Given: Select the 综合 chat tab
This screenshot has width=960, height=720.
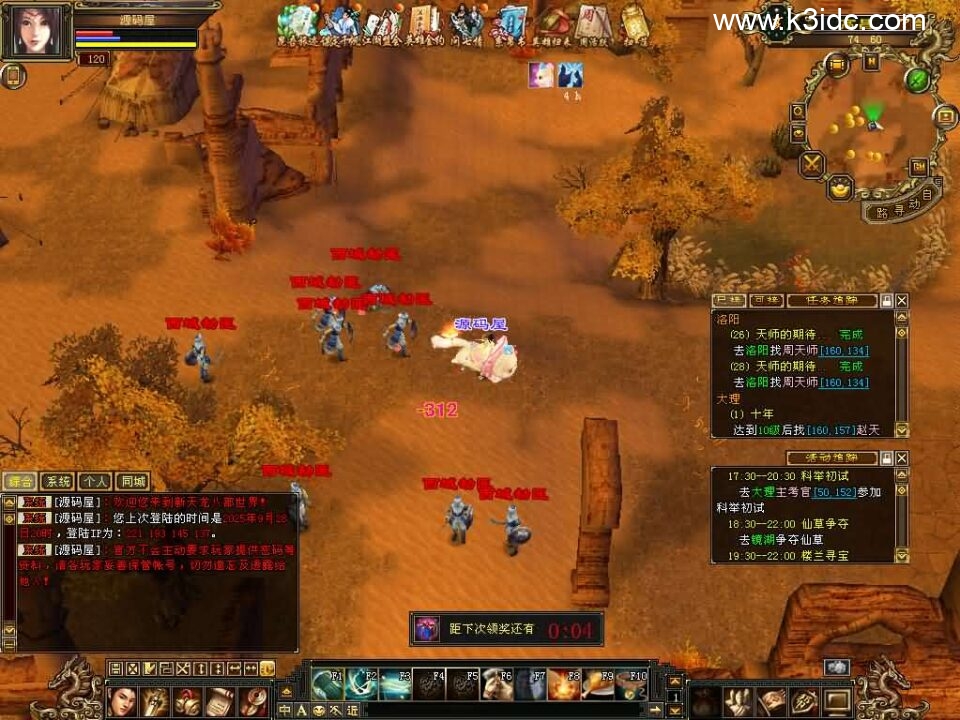Looking at the screenshot, I should coord(21,481).
